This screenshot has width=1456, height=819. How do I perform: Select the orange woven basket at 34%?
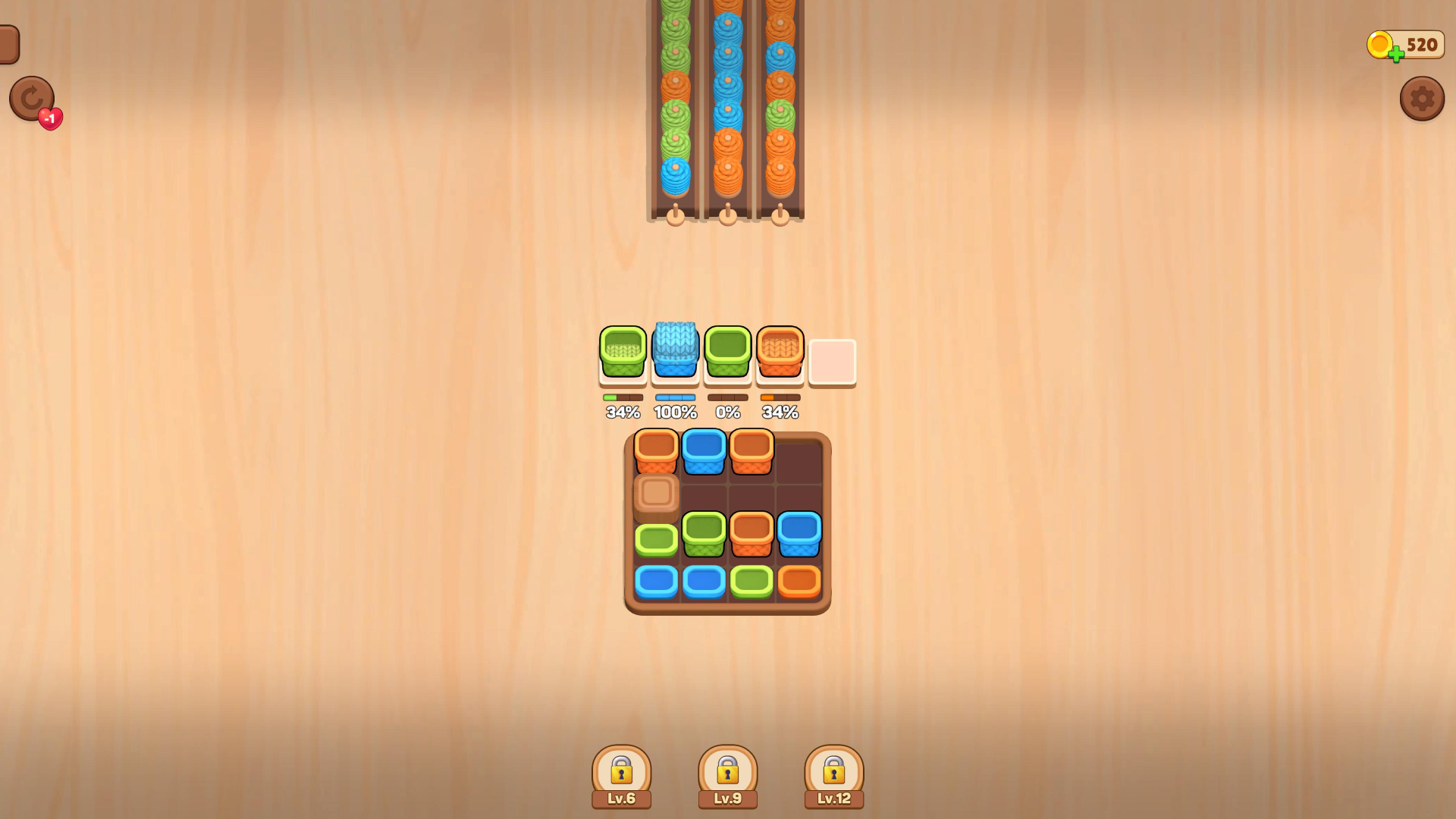pos(780,353)
